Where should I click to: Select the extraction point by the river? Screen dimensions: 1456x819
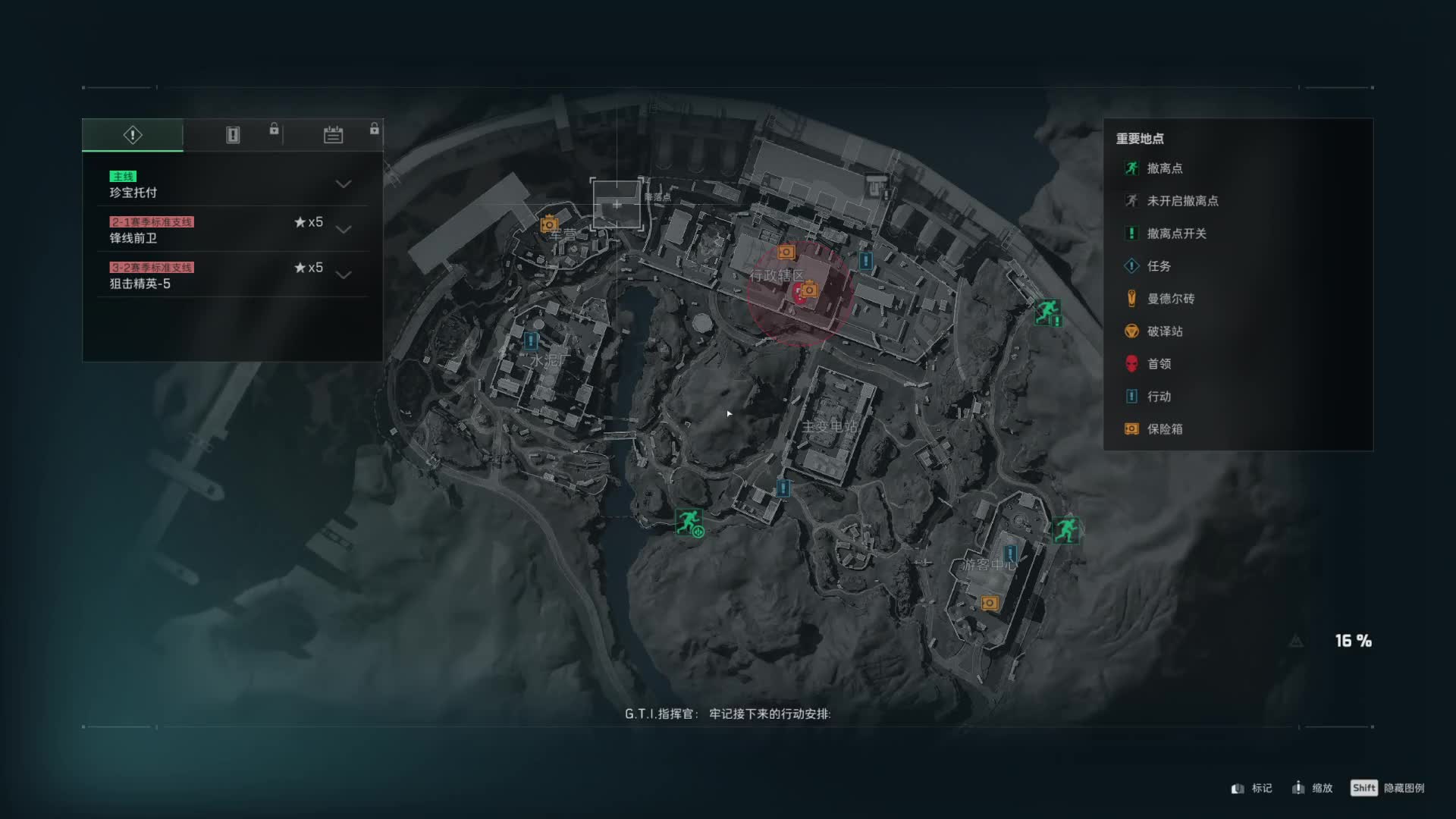point(689,522)
